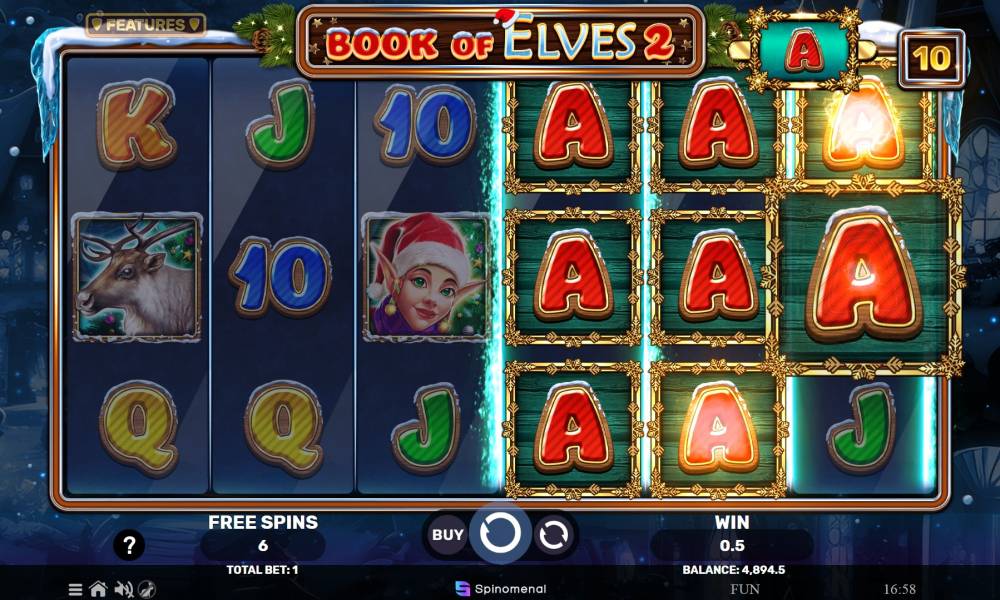
Task: Spin the reels with the central spin button
Action: [499, 535]
